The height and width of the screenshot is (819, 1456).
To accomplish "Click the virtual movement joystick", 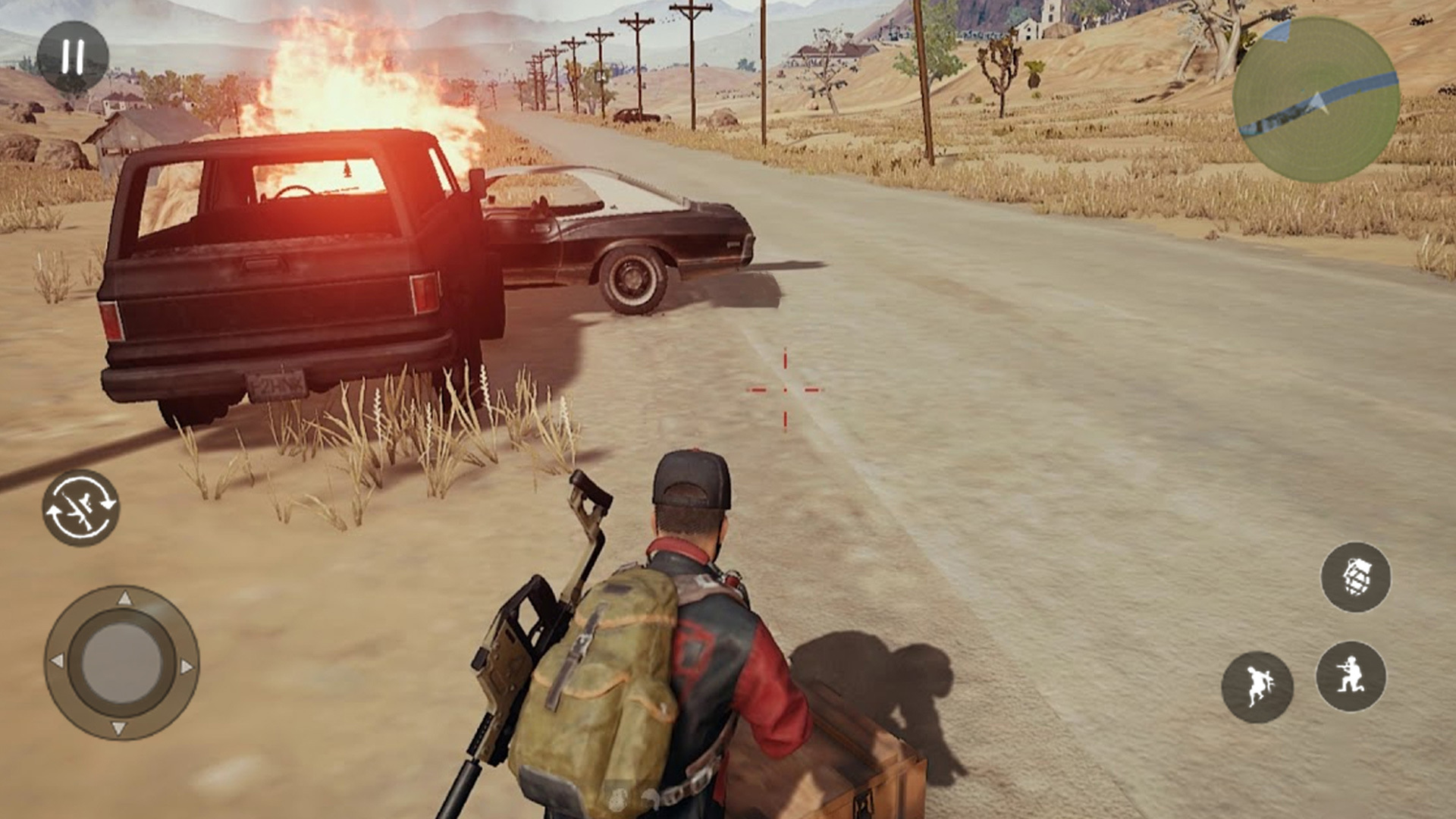I will [121, 663].
